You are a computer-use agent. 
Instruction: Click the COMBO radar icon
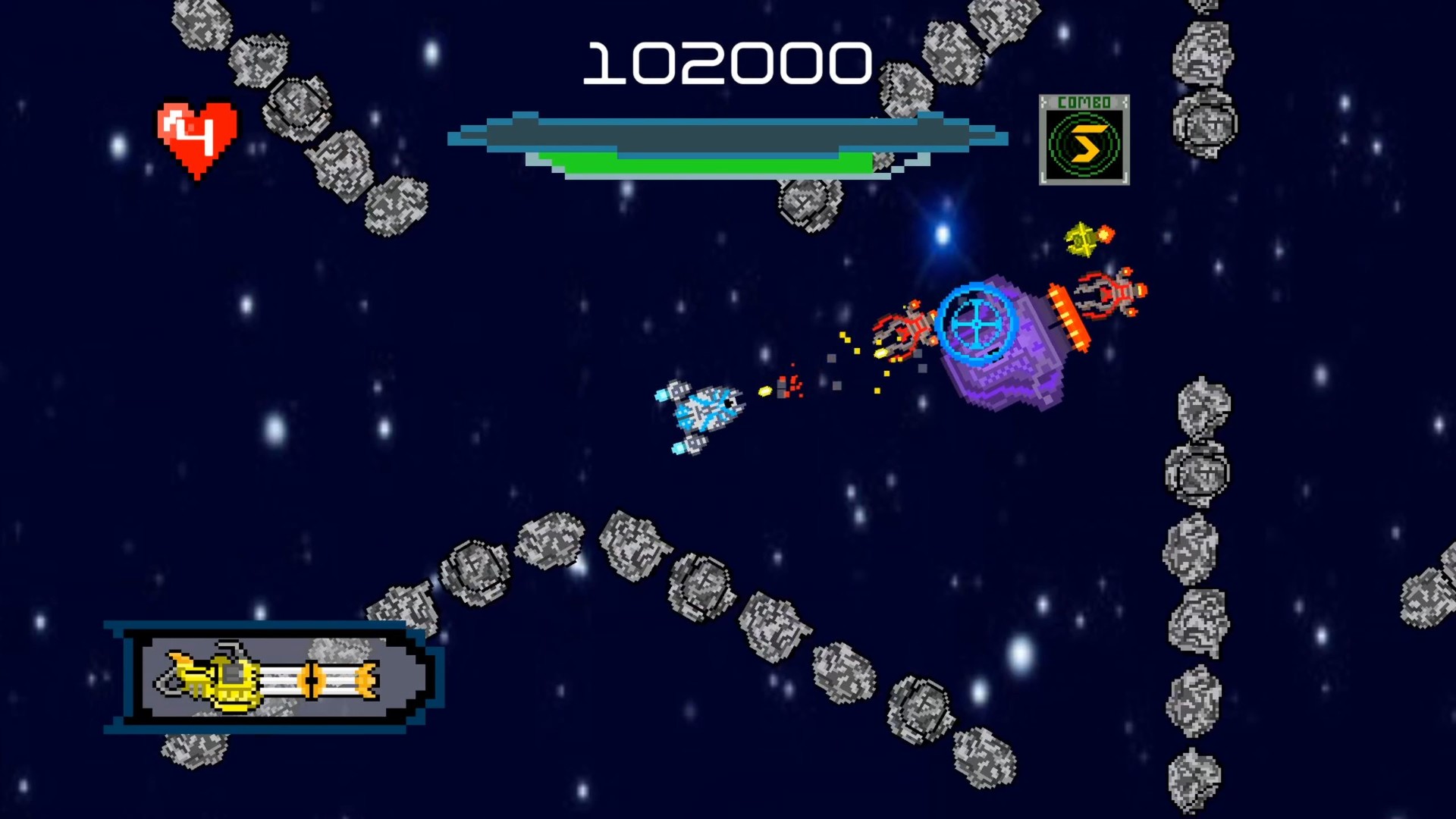(x=1084, y=141)
